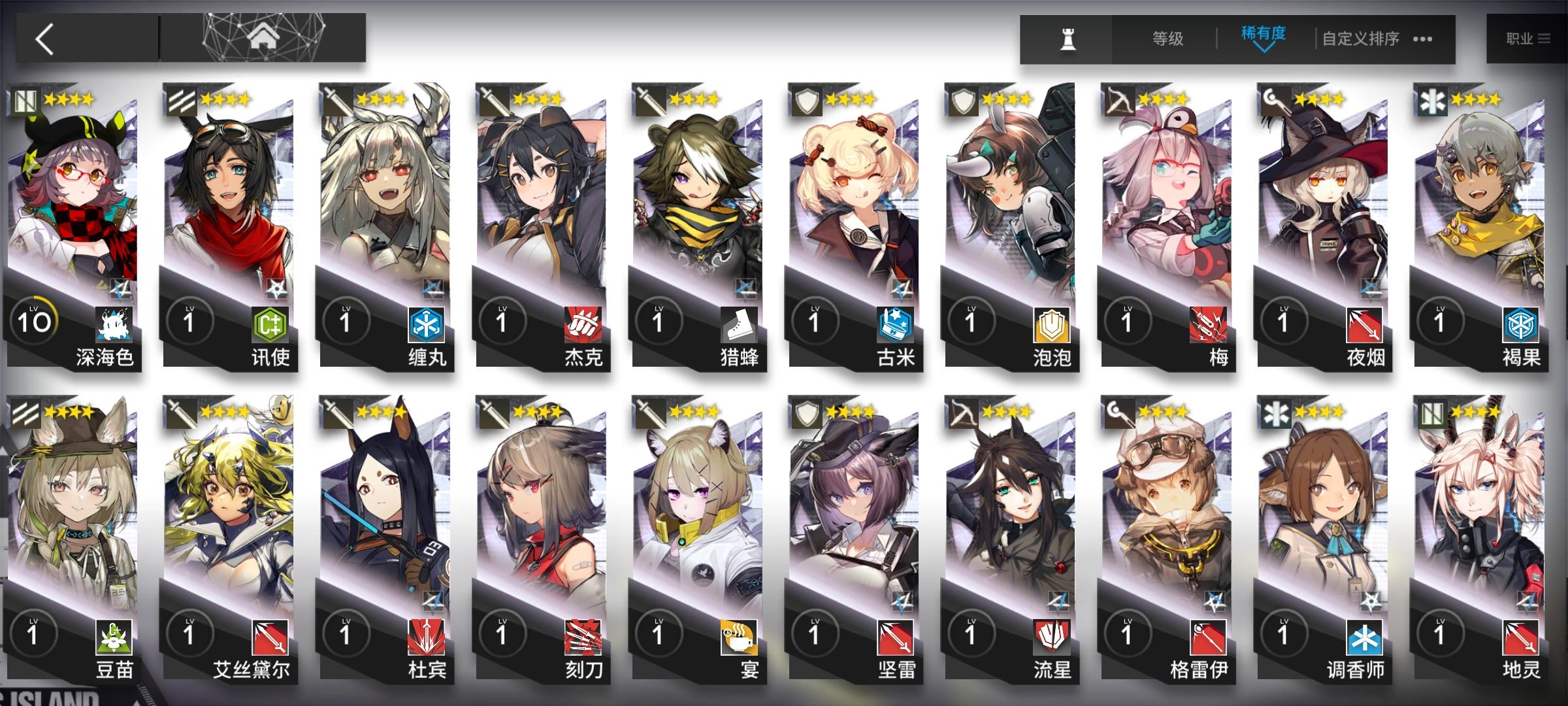1568x706 pixels.
Task: Switch sorting to 等级 level mode
Action: pyautogui.click(x=1169, y=39)
